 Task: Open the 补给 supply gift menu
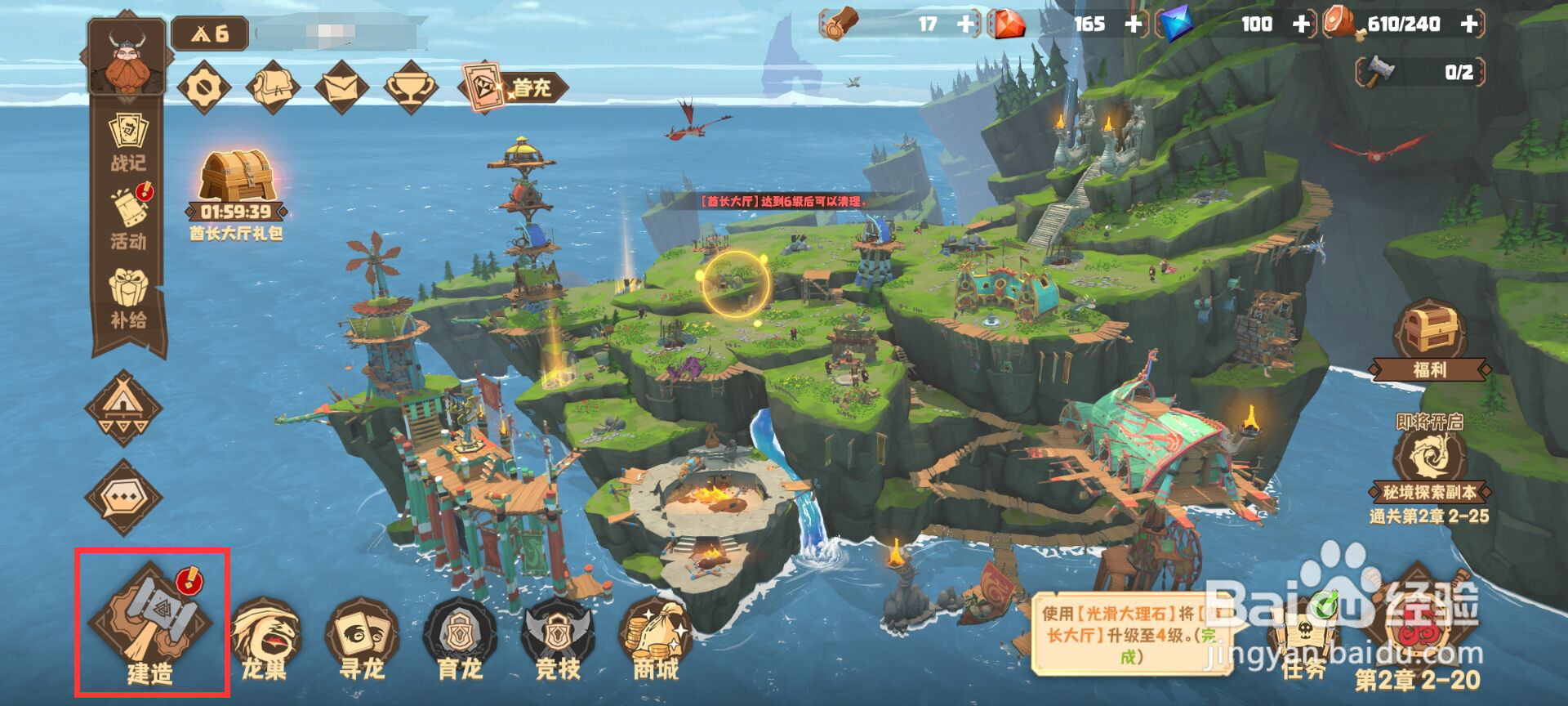[x=128, y=298]
